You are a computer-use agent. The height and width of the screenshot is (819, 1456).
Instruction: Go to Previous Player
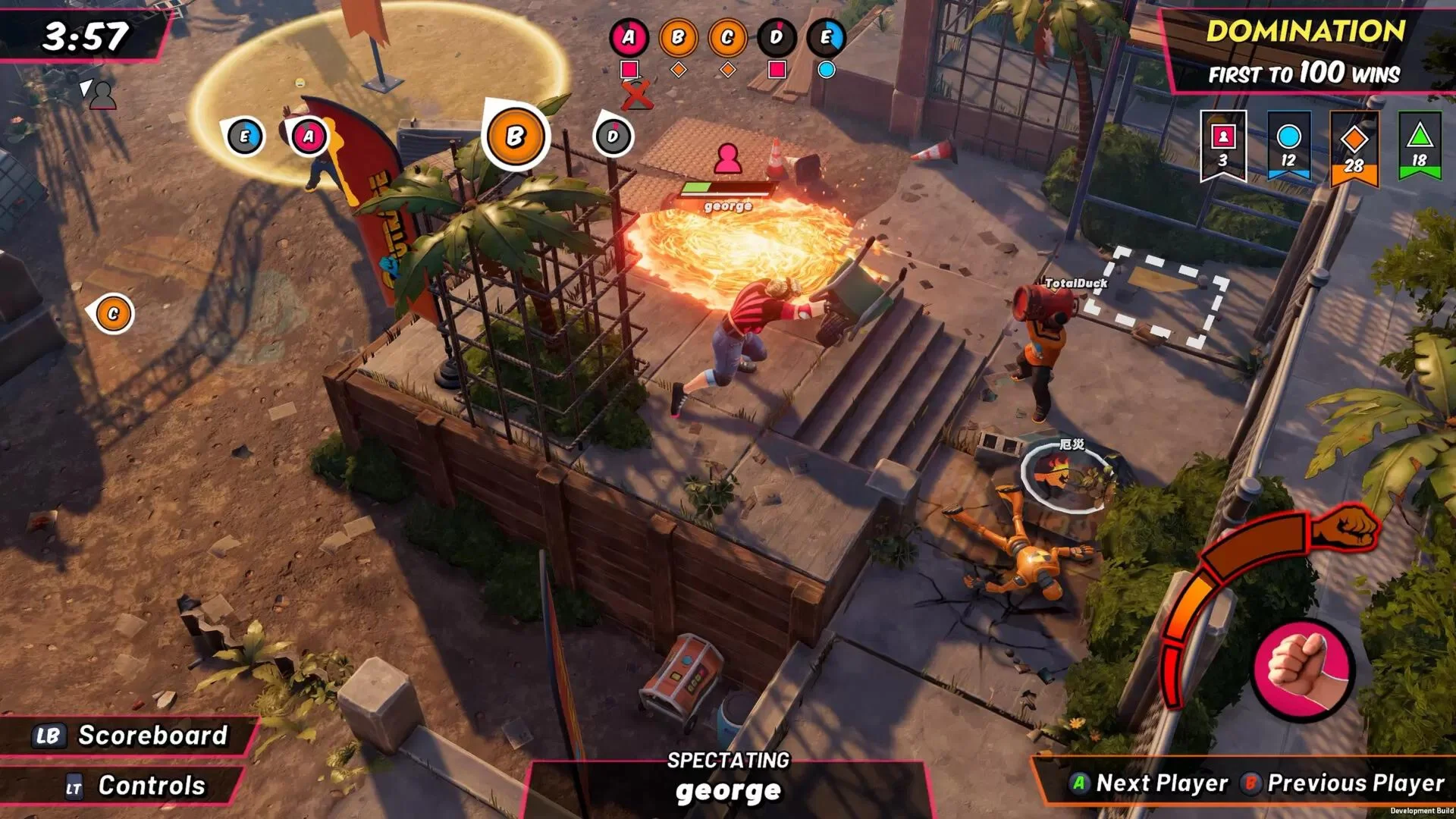[x=1344, y=783]
